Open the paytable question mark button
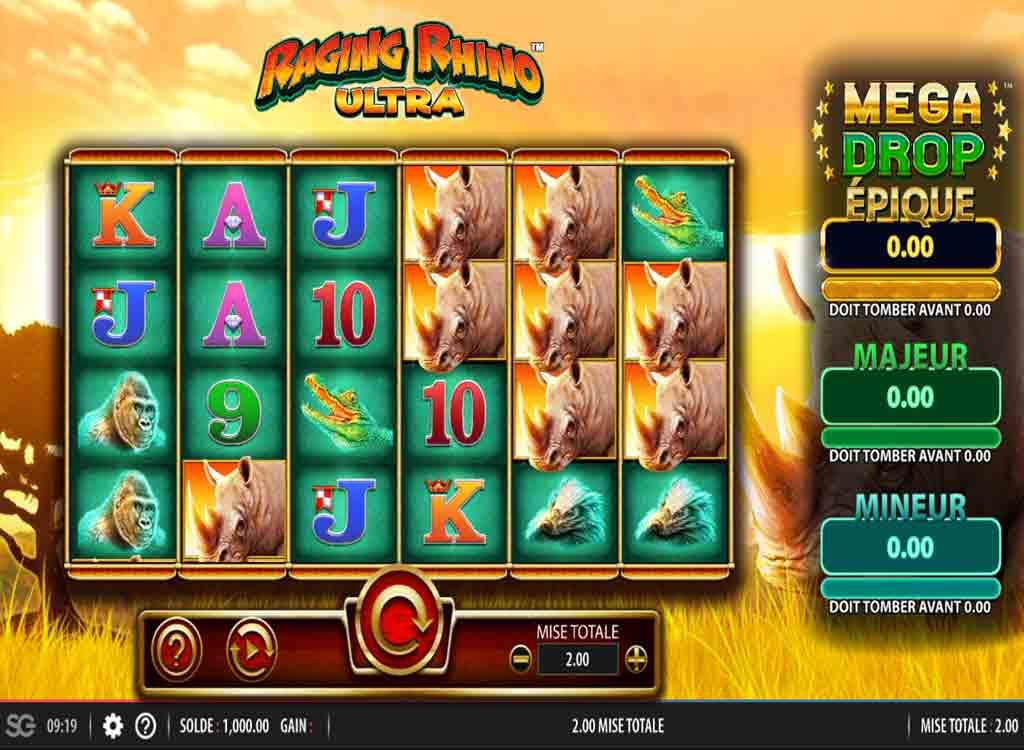 (176, 650)
